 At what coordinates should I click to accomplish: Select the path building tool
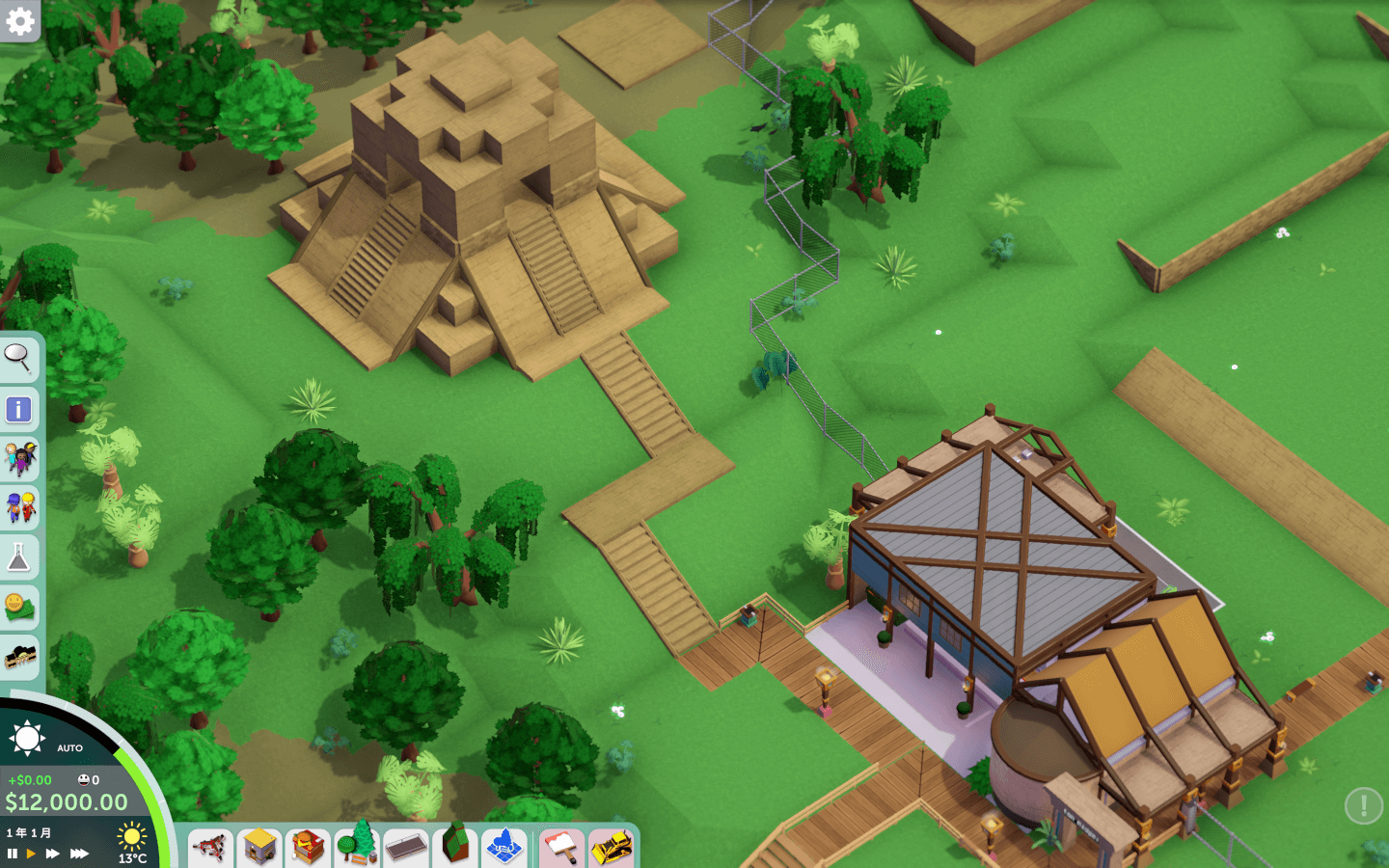[x=406, y=848]
